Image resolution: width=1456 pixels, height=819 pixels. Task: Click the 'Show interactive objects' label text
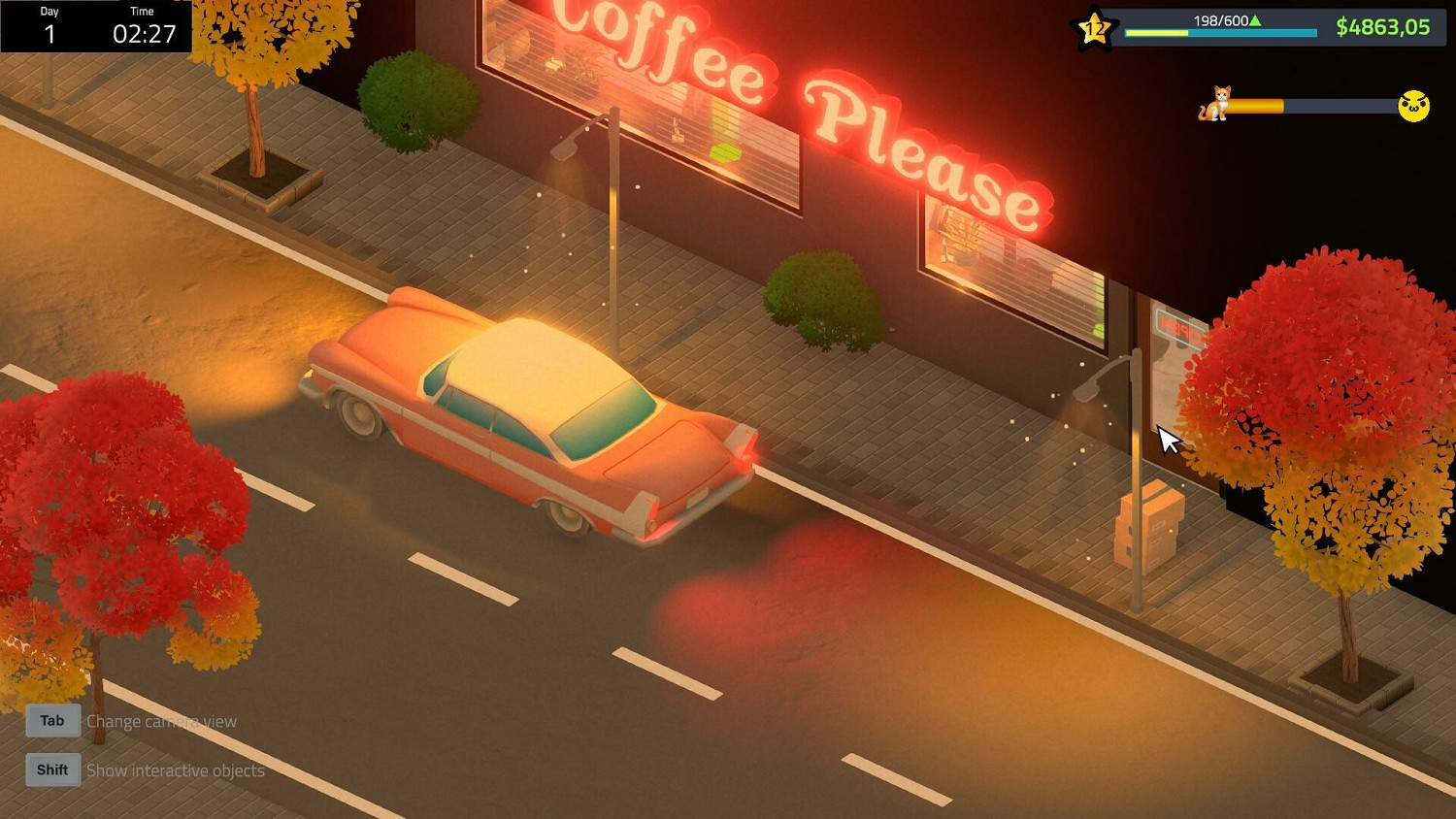point(175,770)
